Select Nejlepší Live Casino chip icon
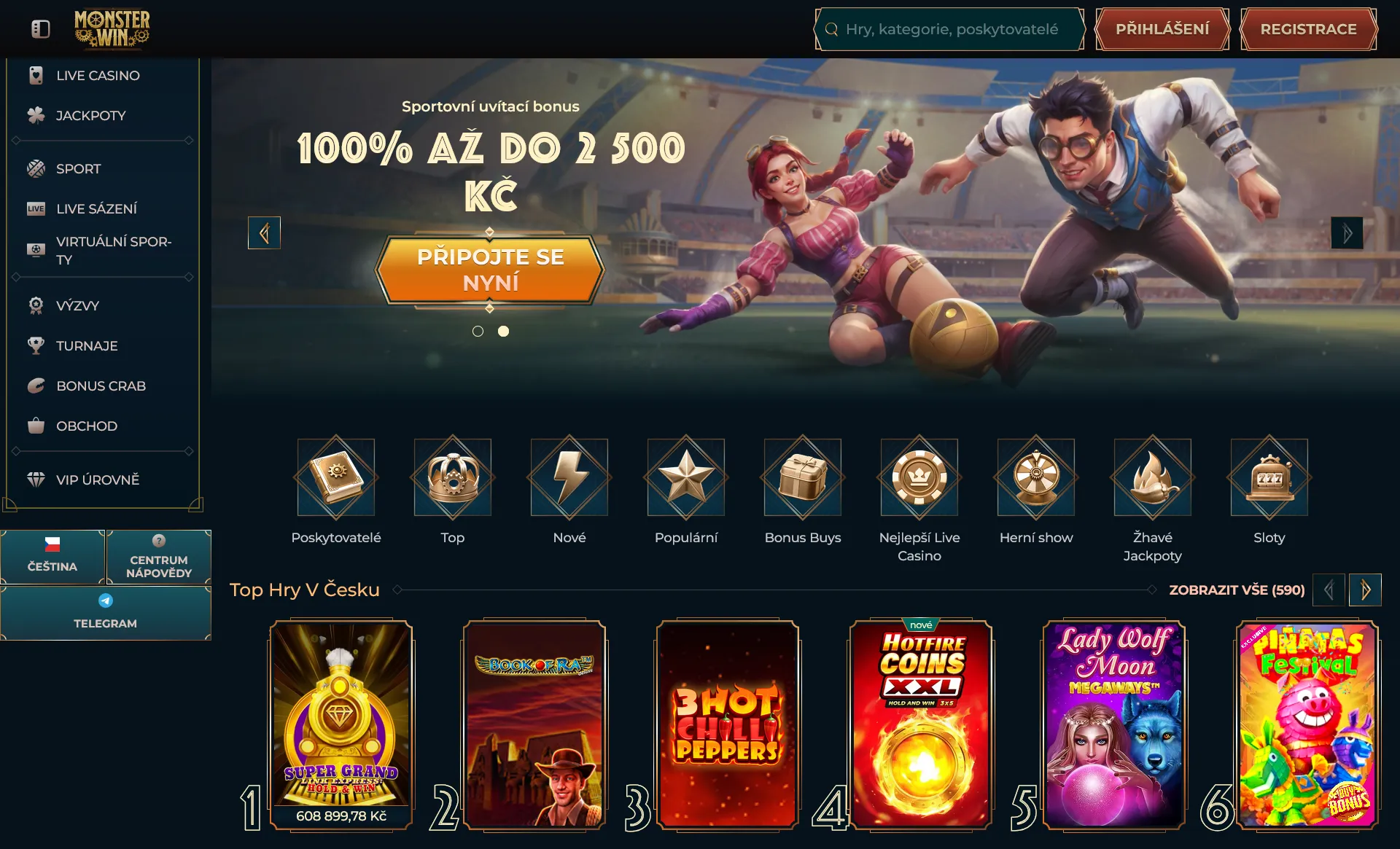 [919, 477]
